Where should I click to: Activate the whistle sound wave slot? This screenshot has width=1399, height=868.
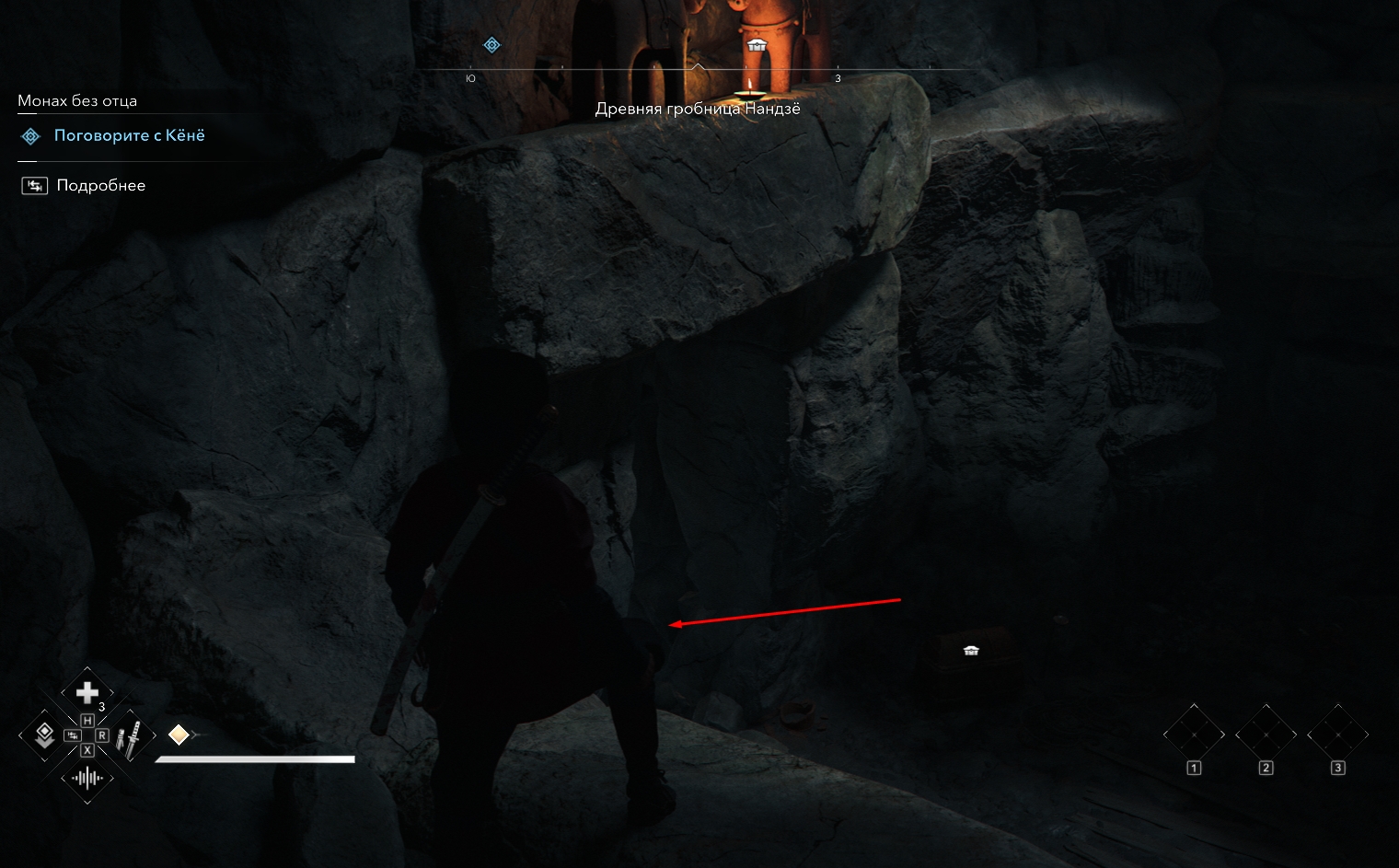pyautogui.click(x=87, y=779)
